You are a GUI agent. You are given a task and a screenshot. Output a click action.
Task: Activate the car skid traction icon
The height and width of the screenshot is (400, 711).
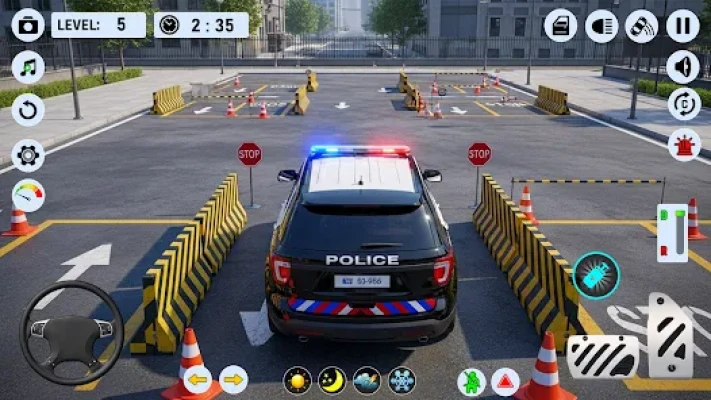pyautogui.click(x=642, y=25)
